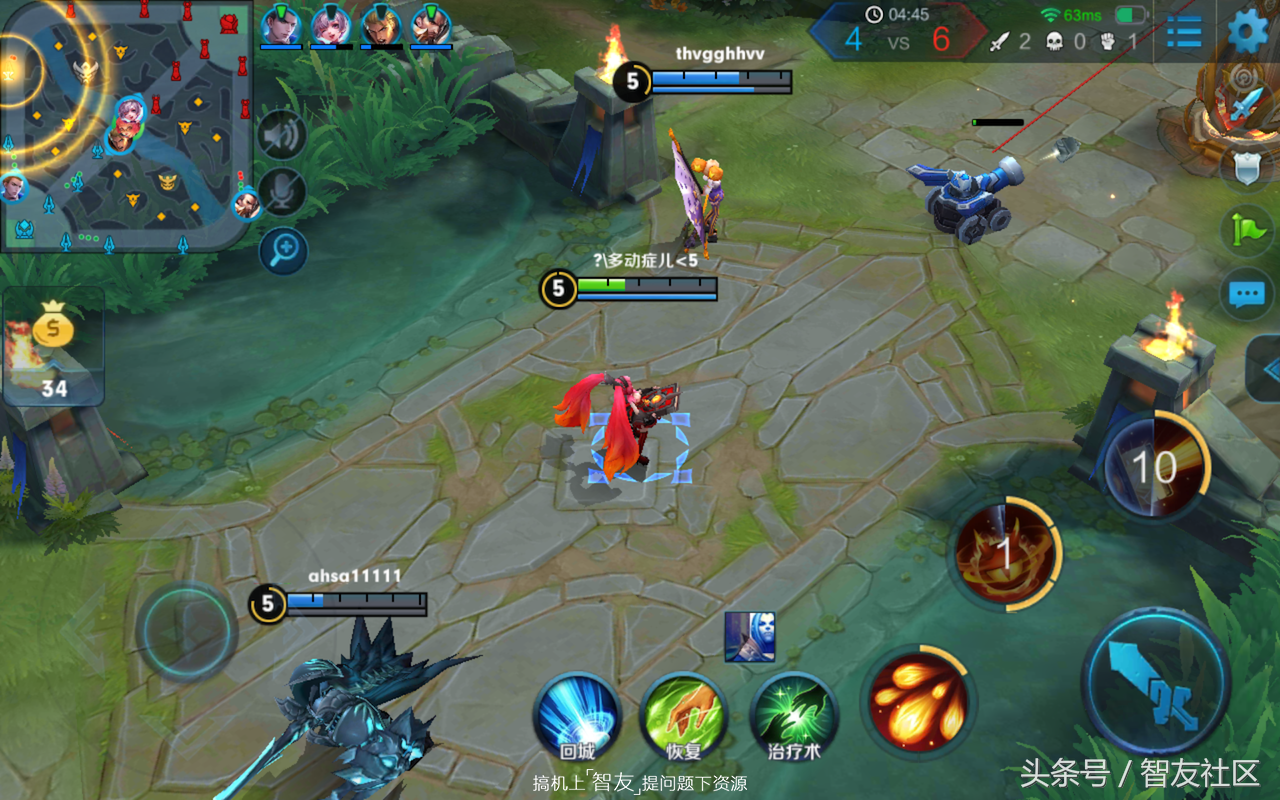Select the ultimate skill showing 10
The height and width of the screenshot is (800, 1280).
click(x=1154, y=466)
